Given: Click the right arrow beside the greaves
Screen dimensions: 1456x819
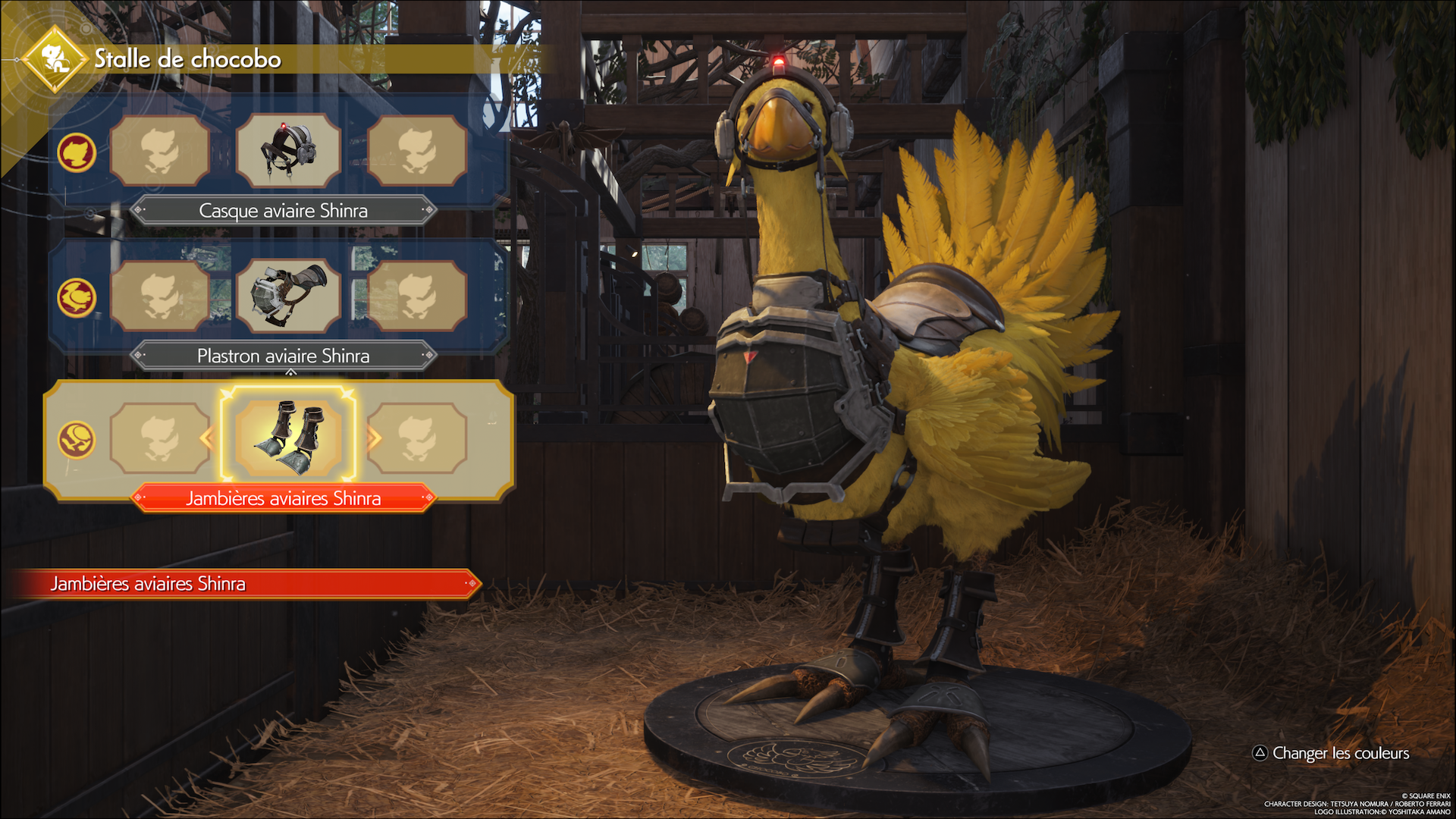Looking at the screenshot, I should point(374,438).
